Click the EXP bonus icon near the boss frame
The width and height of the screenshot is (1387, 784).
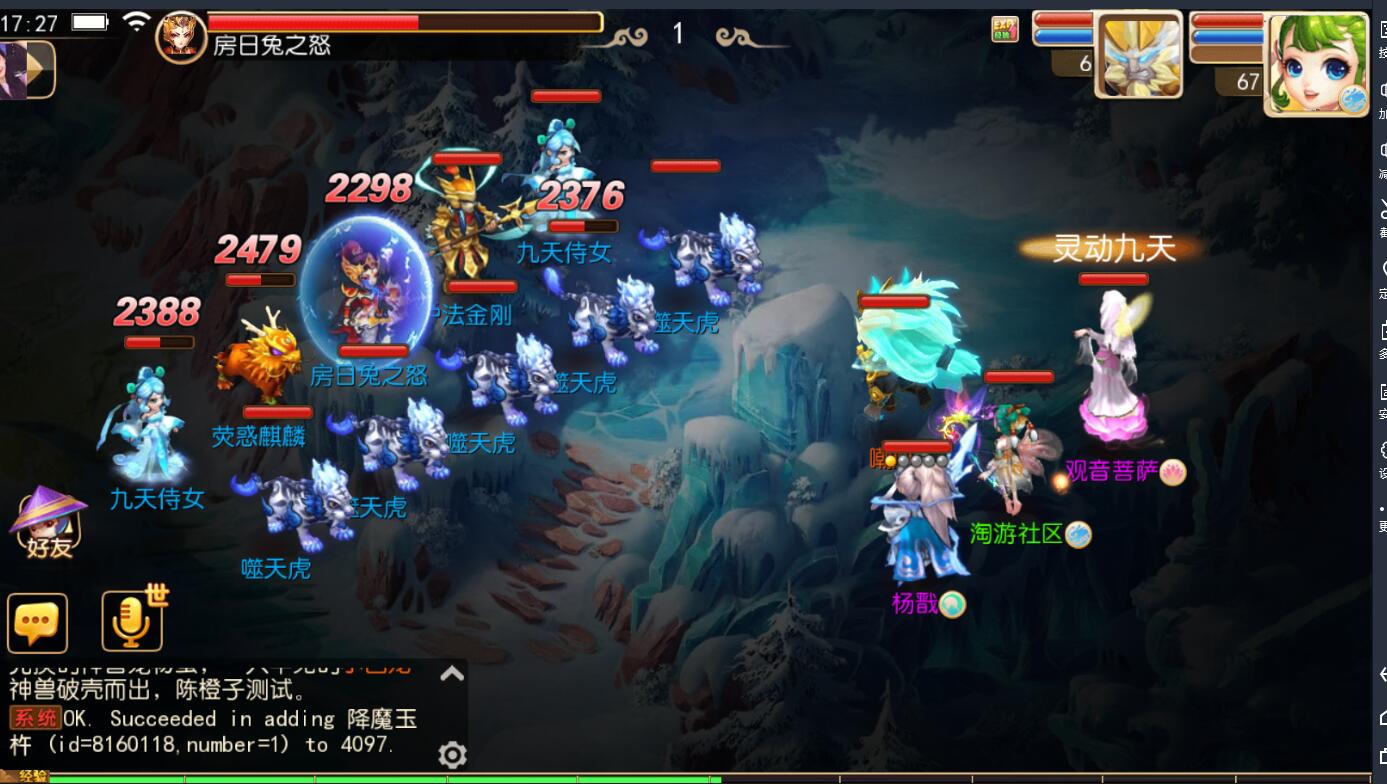pos(1004,30)
